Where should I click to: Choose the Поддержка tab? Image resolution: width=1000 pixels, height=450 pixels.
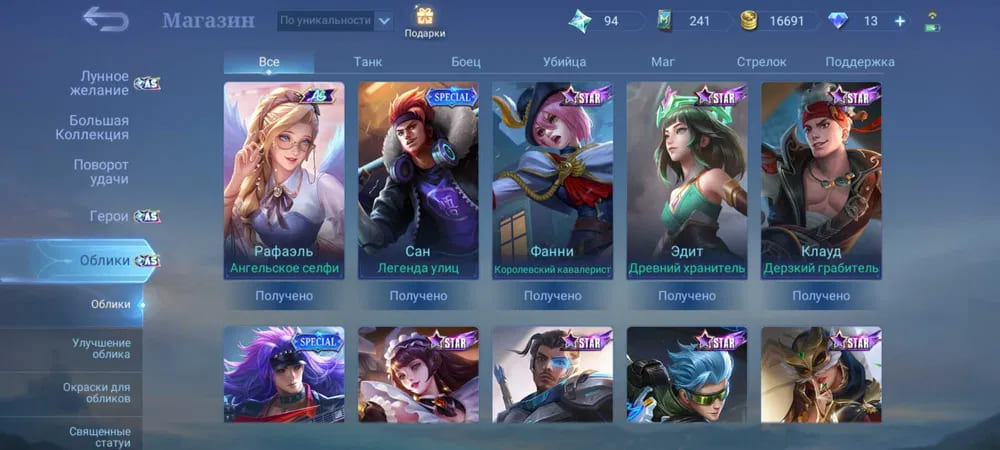coord(859,62)
